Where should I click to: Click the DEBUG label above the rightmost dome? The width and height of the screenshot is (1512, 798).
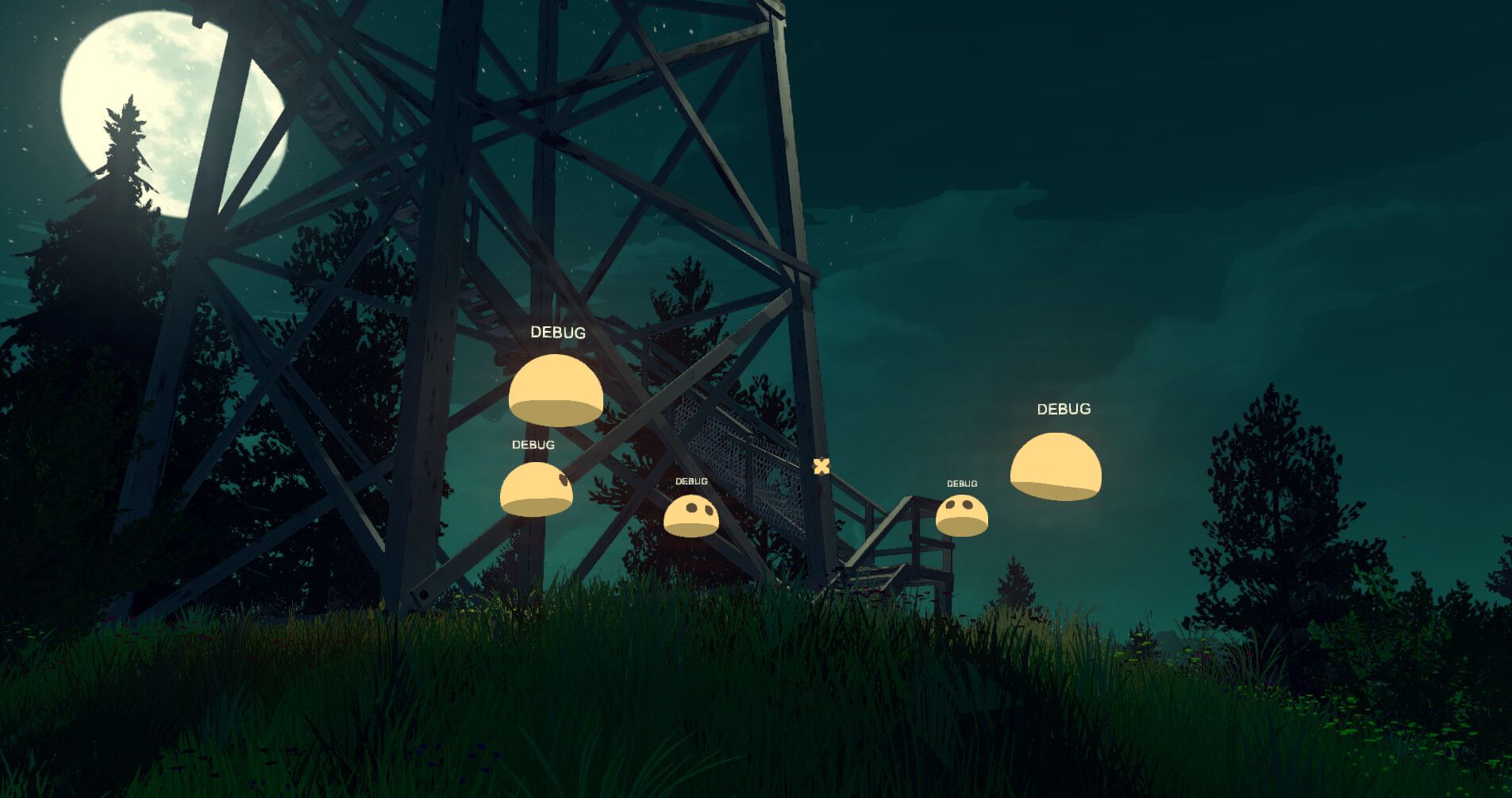click(x=1064, y=411)
